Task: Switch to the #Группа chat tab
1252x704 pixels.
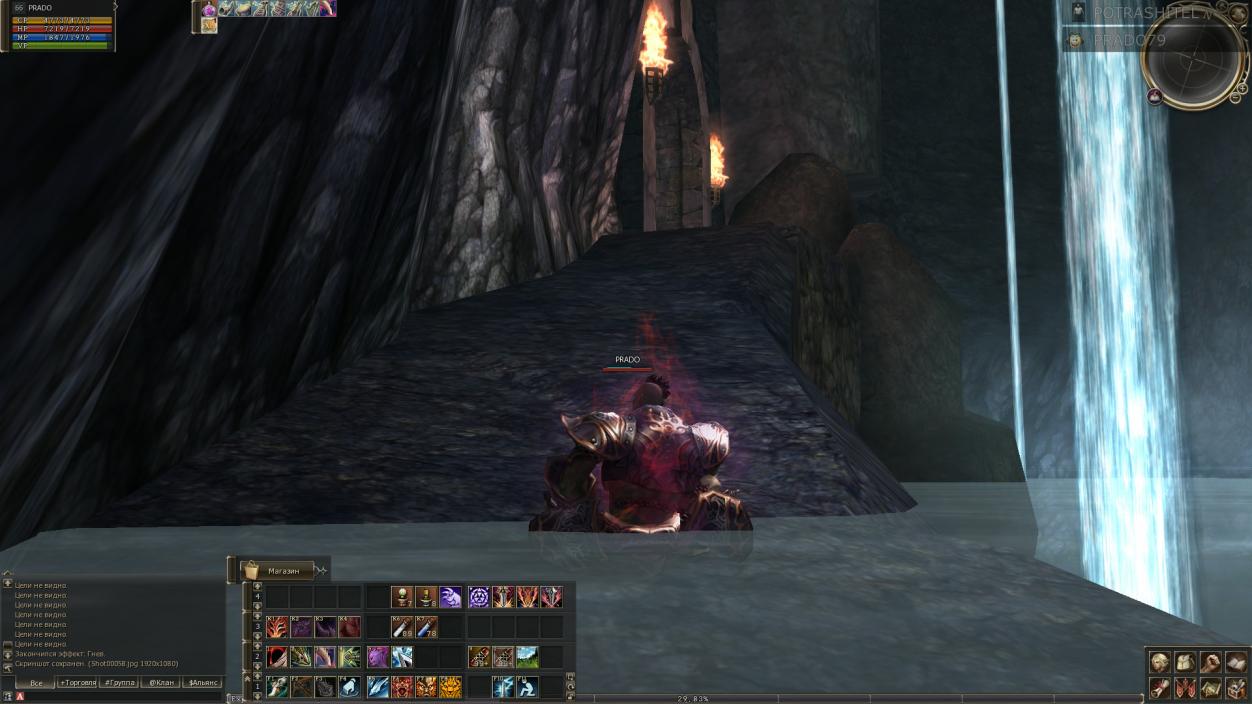Action: pyautogui.click(x=119, y=683)
